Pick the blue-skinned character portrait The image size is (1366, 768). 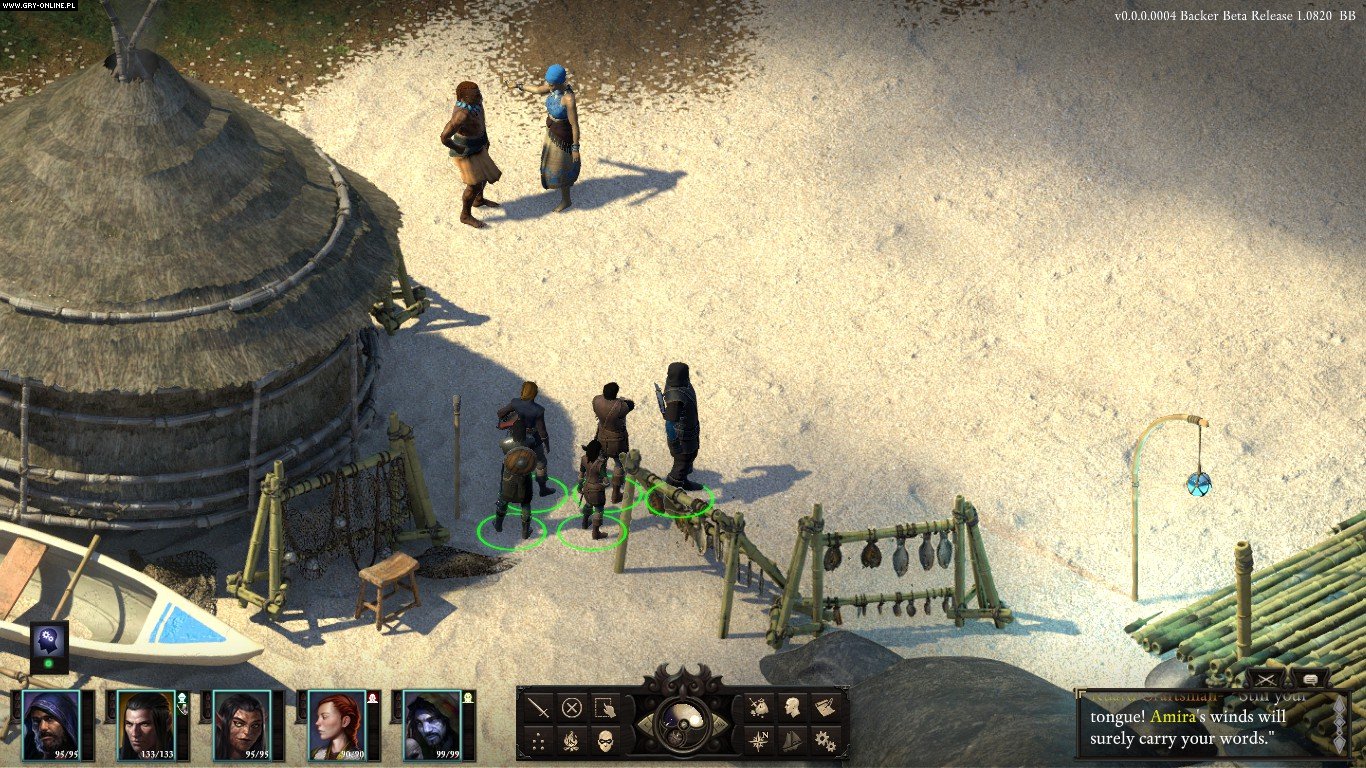click(432, 724)
